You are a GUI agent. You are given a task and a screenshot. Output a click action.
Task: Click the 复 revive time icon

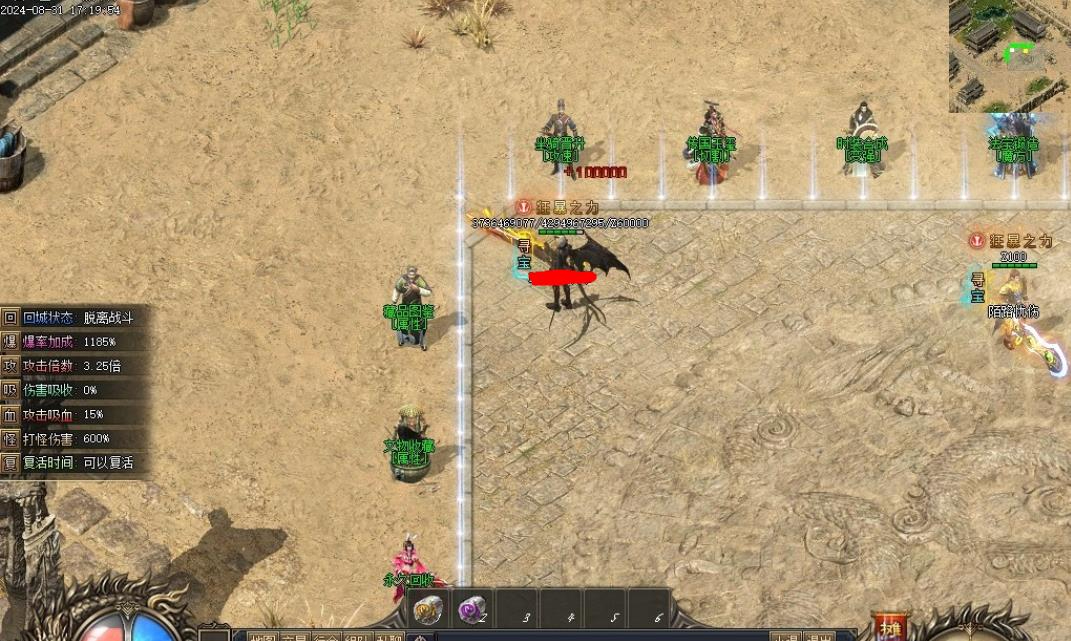[x=10, y=463]
